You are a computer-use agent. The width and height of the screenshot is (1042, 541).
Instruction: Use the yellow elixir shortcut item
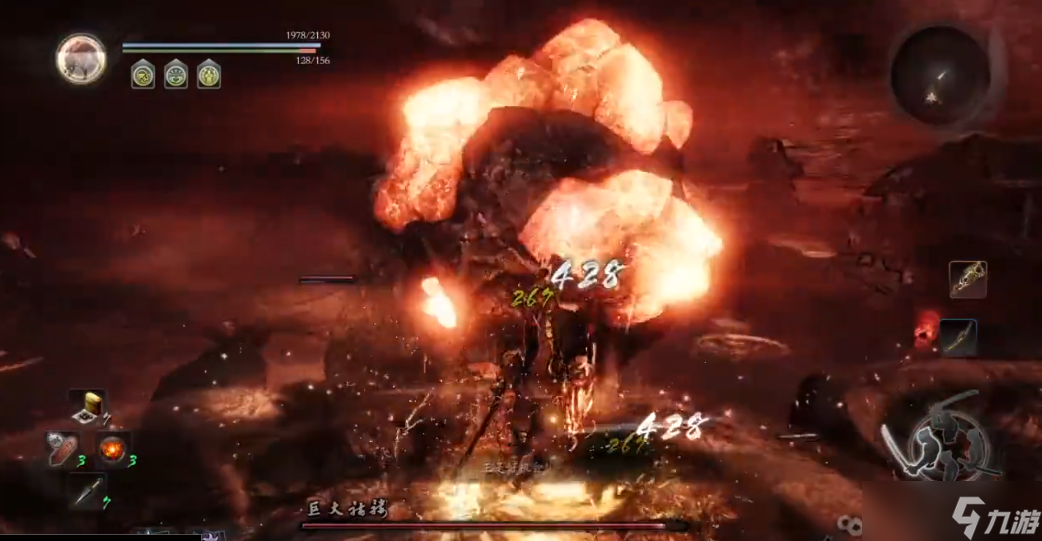point(88,405)
